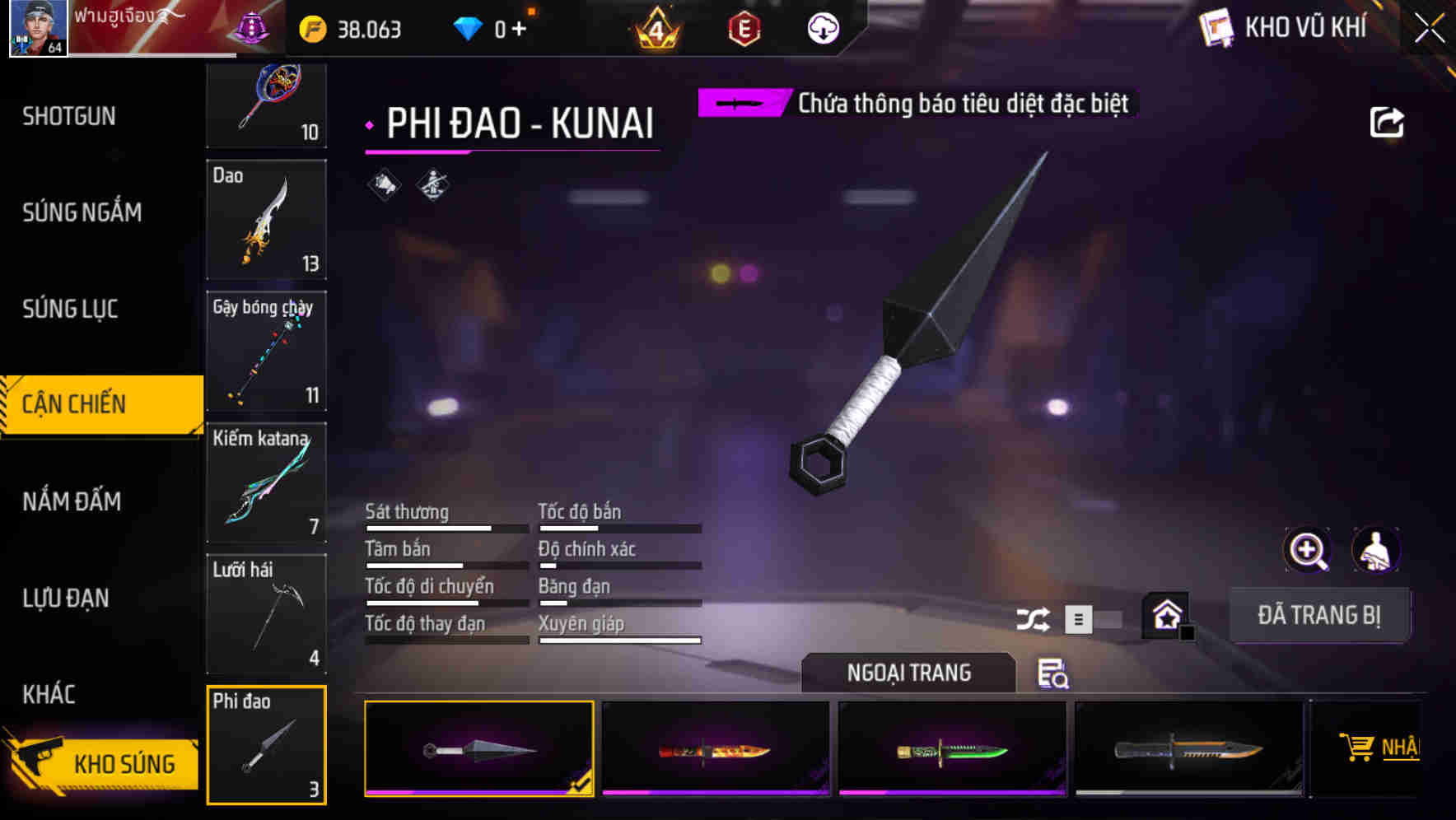
Task: Click the soldier badge icon under Phi Đao title
Action: 432,184
